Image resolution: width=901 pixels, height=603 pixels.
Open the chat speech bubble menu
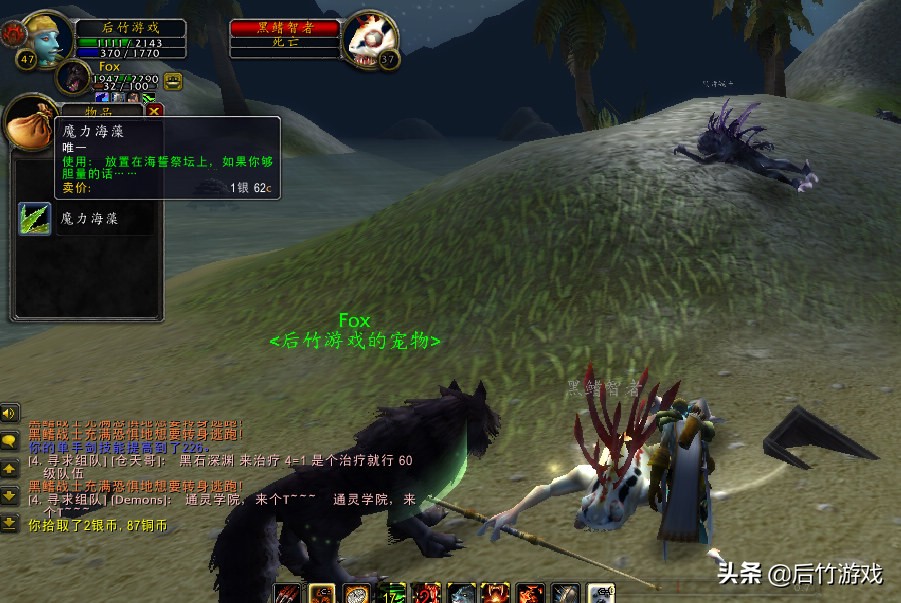10,440
